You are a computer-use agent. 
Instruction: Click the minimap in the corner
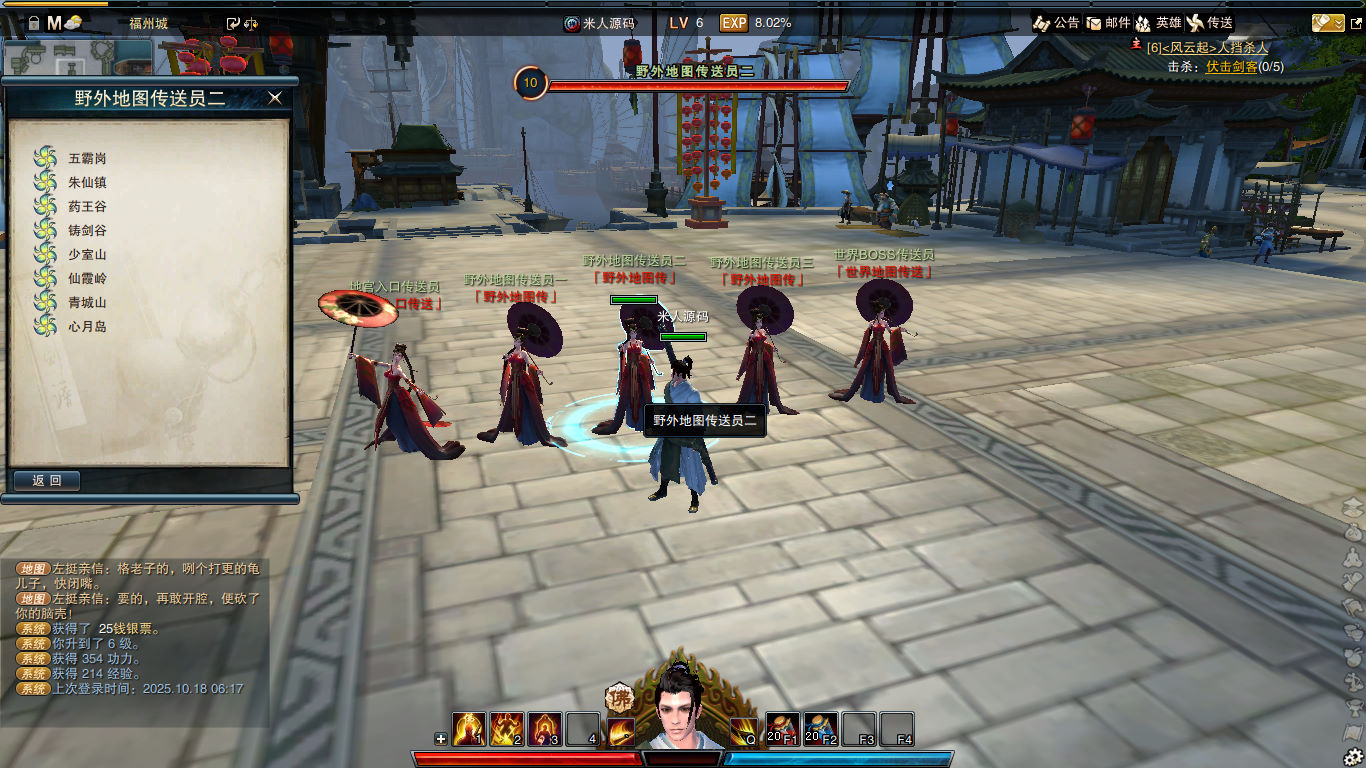76,58
